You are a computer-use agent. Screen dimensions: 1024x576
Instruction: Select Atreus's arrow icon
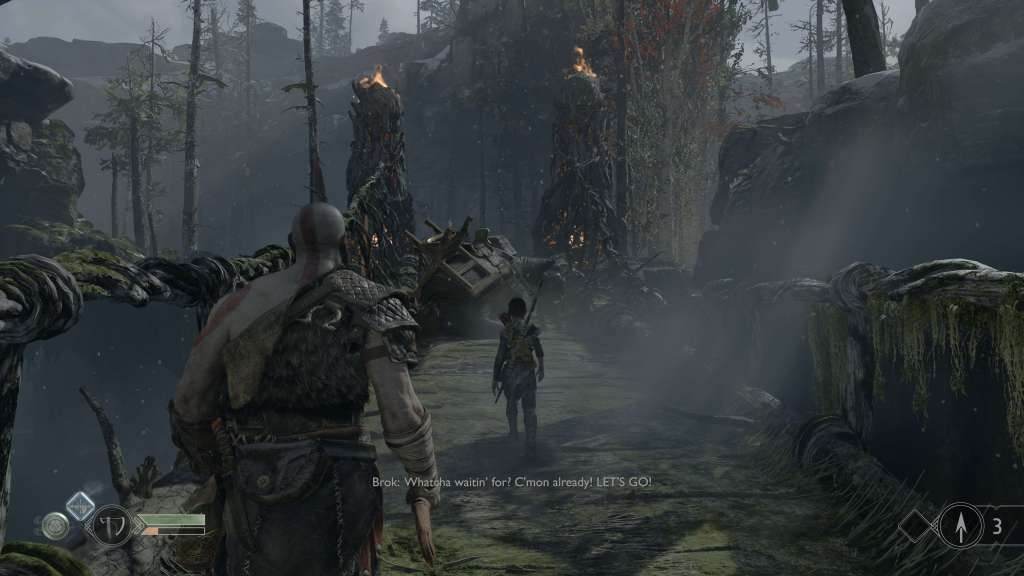tap(960, 525)
